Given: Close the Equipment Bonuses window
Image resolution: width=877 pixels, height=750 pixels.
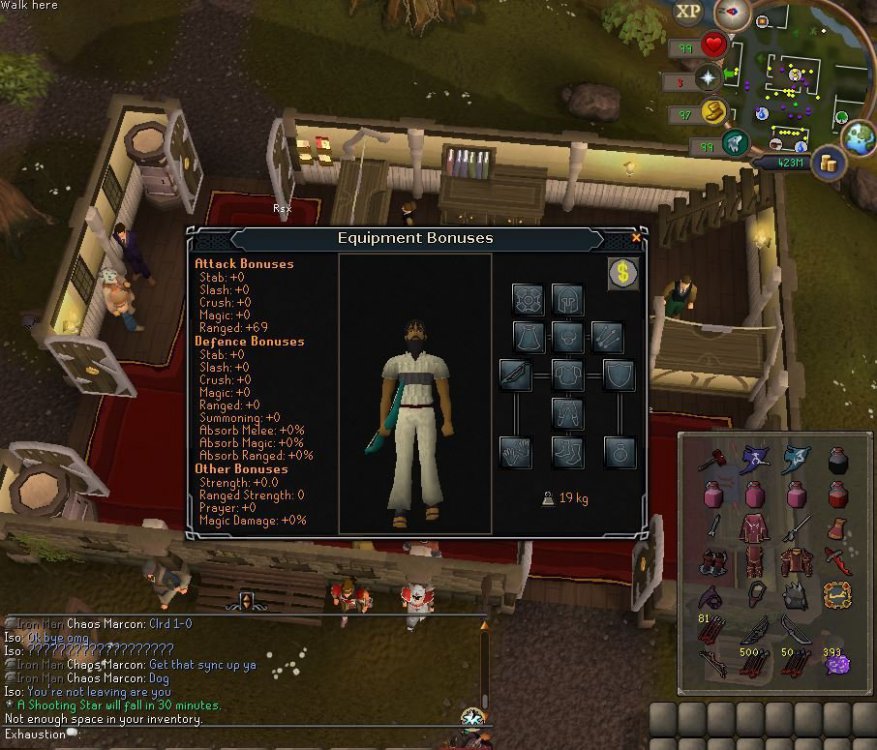Looking at the screenshot, I should [637, 238].
